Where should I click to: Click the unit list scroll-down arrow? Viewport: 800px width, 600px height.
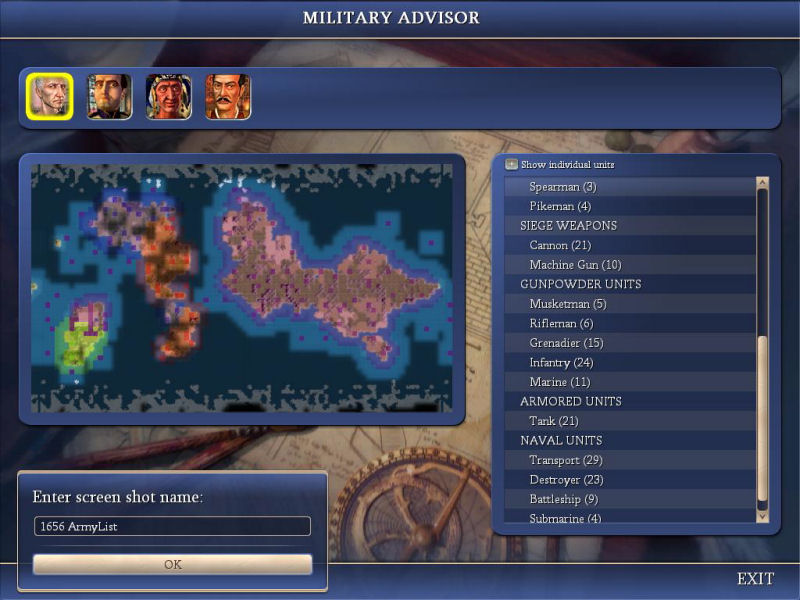(x=763, y=517)
